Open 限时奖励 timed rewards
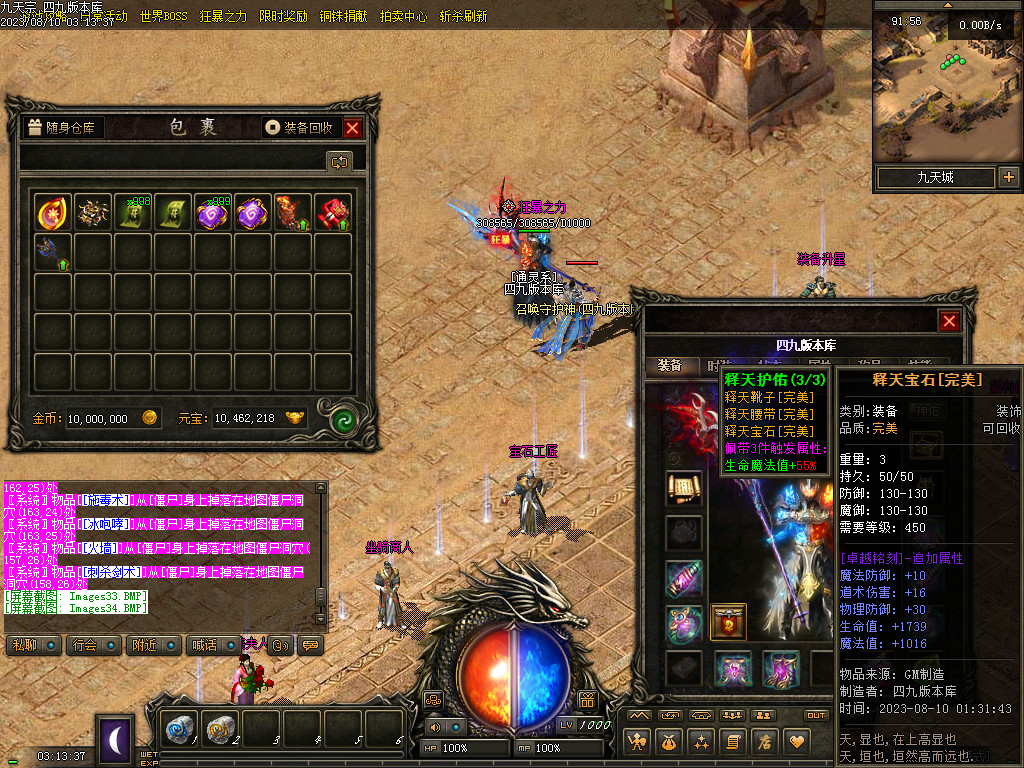Image resolution: width=1024 pixels, height=768 pixels. pyautogui.click(x=283, y=16)
